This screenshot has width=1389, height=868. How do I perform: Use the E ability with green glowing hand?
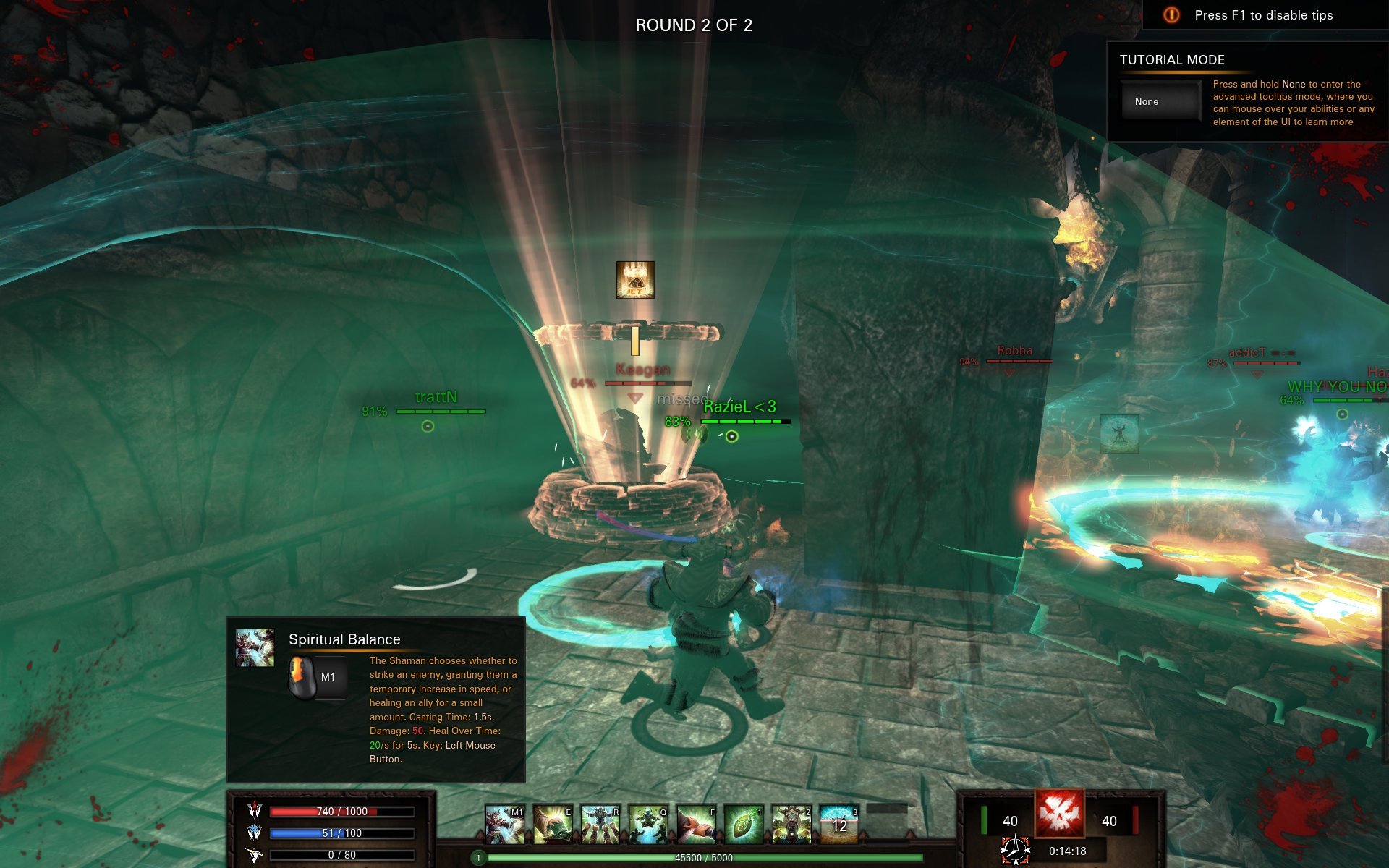pyautogui.click(x=553, y=825)
